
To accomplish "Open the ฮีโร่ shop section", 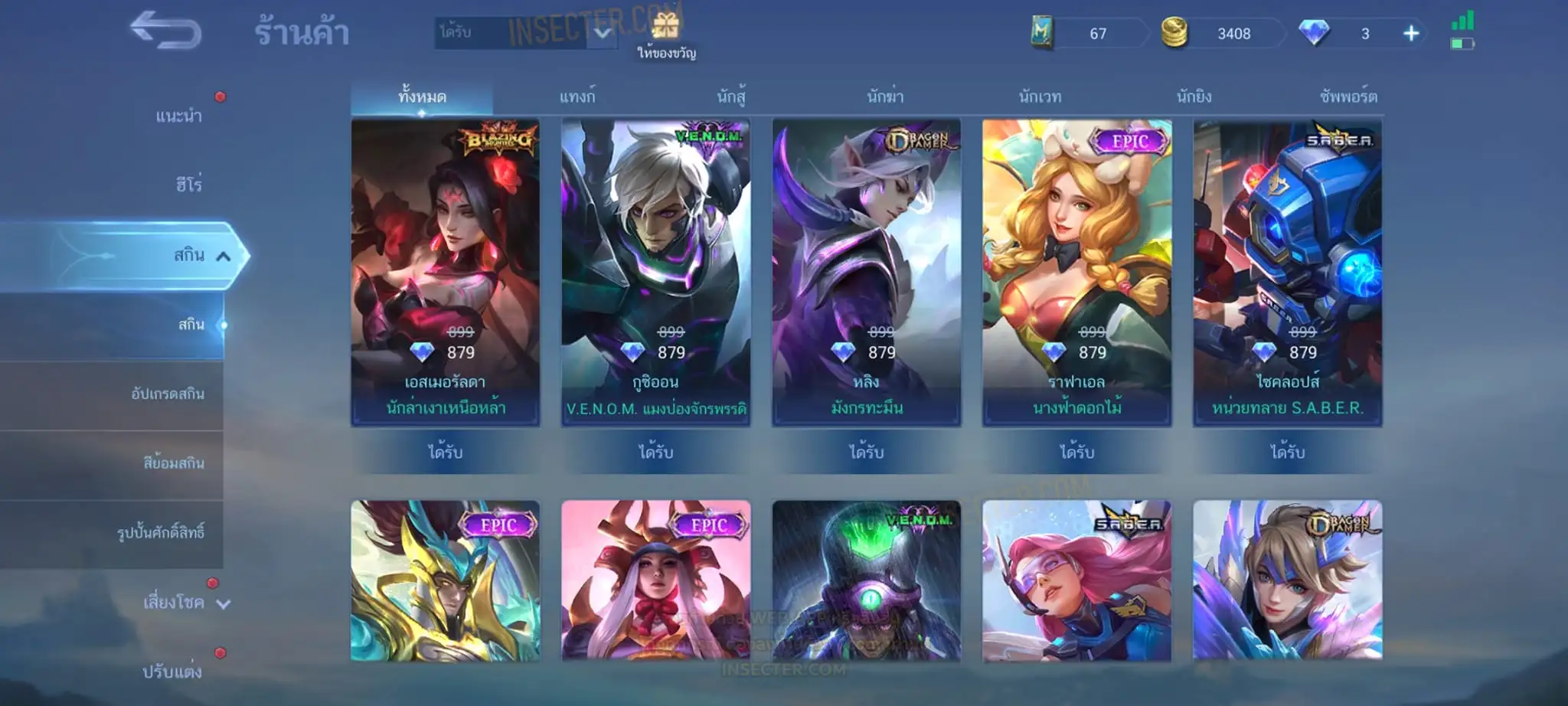I will (188, 185).
